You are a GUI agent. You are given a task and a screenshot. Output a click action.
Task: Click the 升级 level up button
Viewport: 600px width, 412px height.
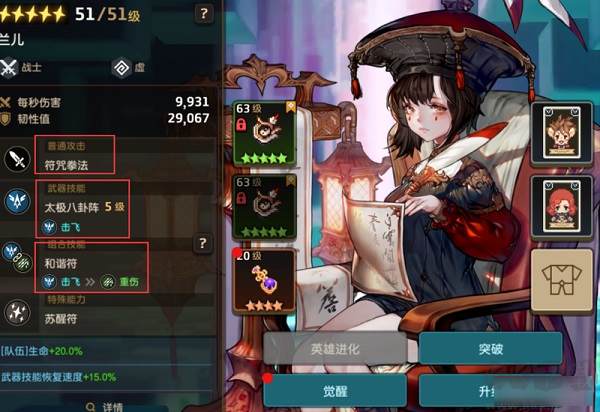[489, 391]
